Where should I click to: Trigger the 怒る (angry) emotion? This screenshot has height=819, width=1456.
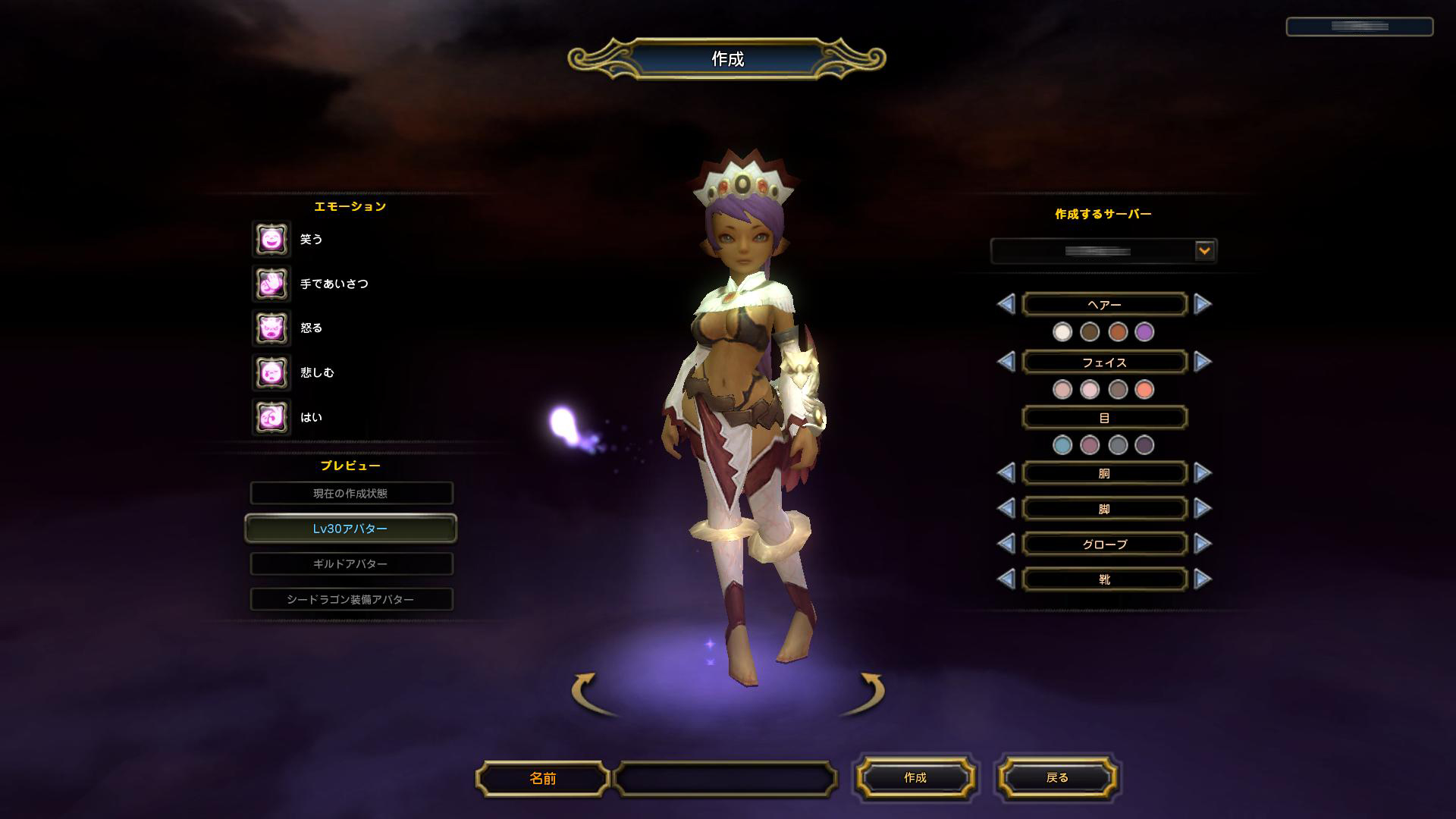(271, 328)
